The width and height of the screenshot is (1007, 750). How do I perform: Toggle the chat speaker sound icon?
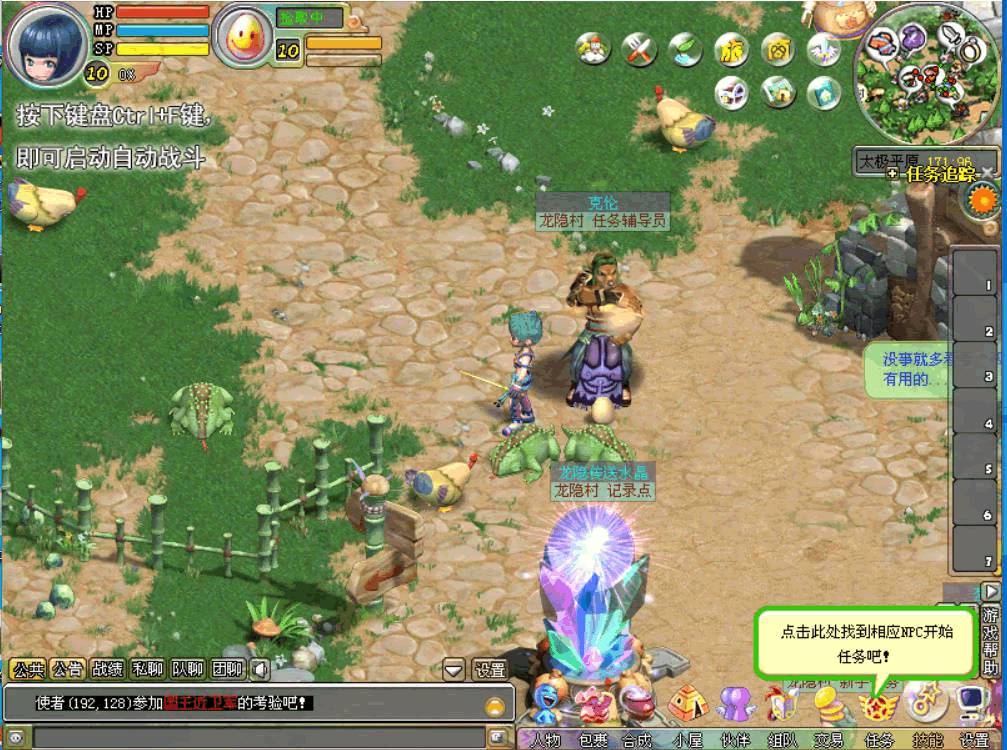pyautogui.click(x=260, y=669)
